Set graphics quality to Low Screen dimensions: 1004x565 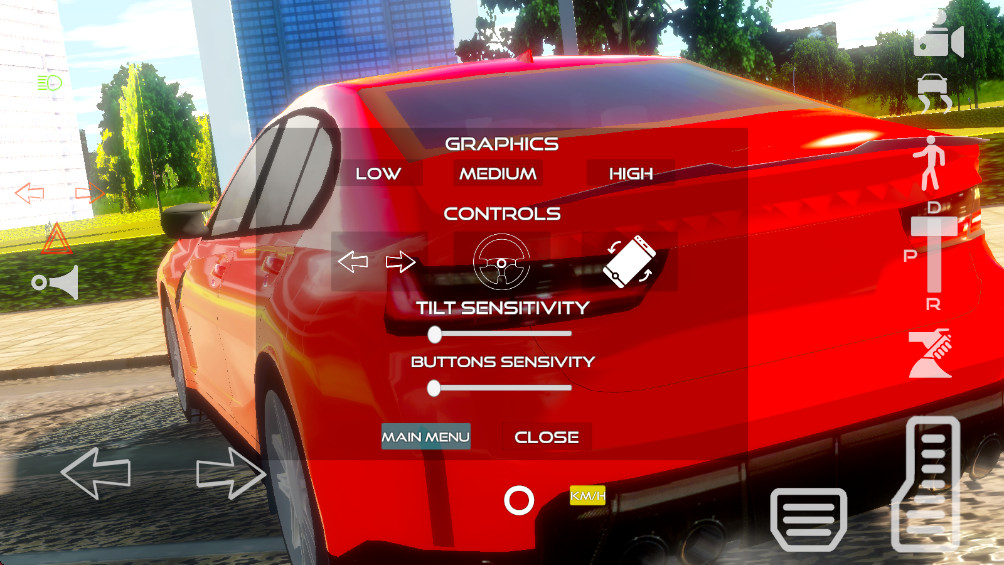378,174
